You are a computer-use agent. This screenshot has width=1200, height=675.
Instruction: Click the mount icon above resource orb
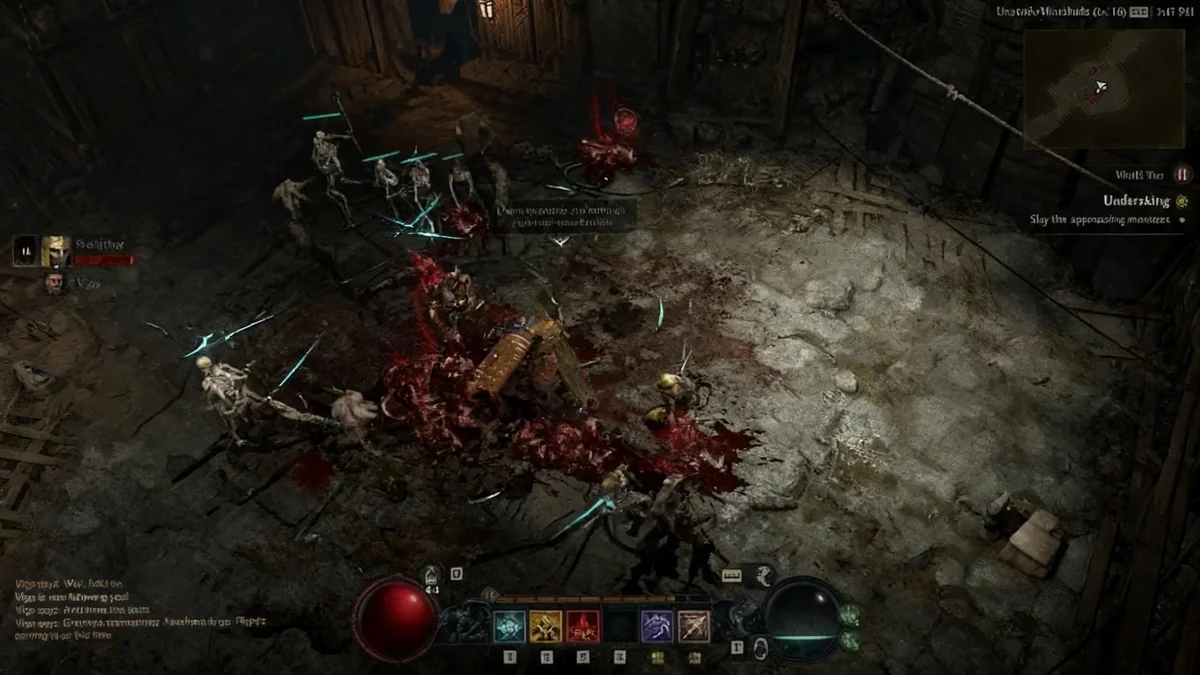(x=765, y=573)
